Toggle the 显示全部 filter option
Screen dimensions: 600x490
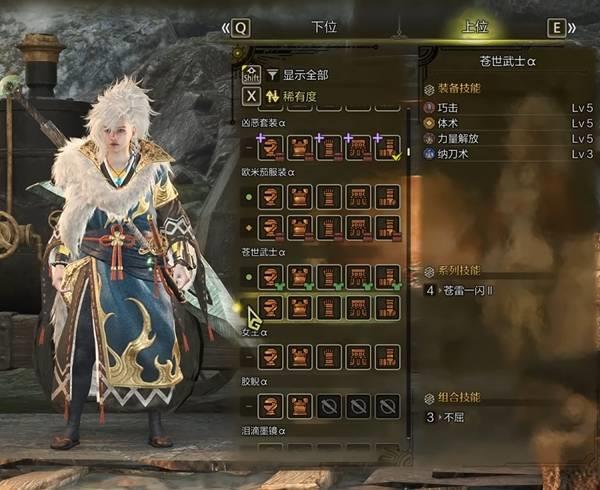[x=305, y=74]
